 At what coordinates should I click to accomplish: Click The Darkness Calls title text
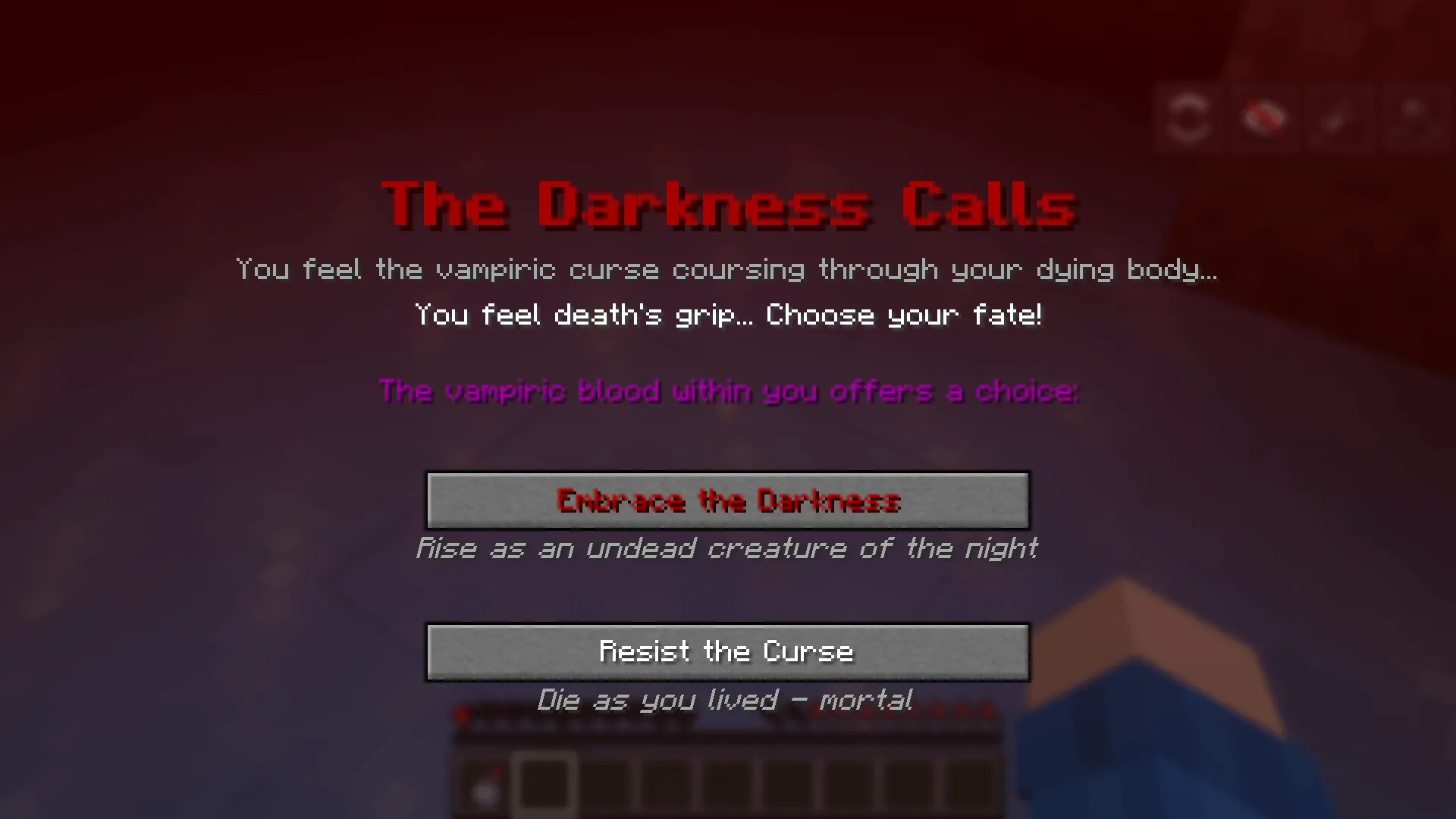728,203
